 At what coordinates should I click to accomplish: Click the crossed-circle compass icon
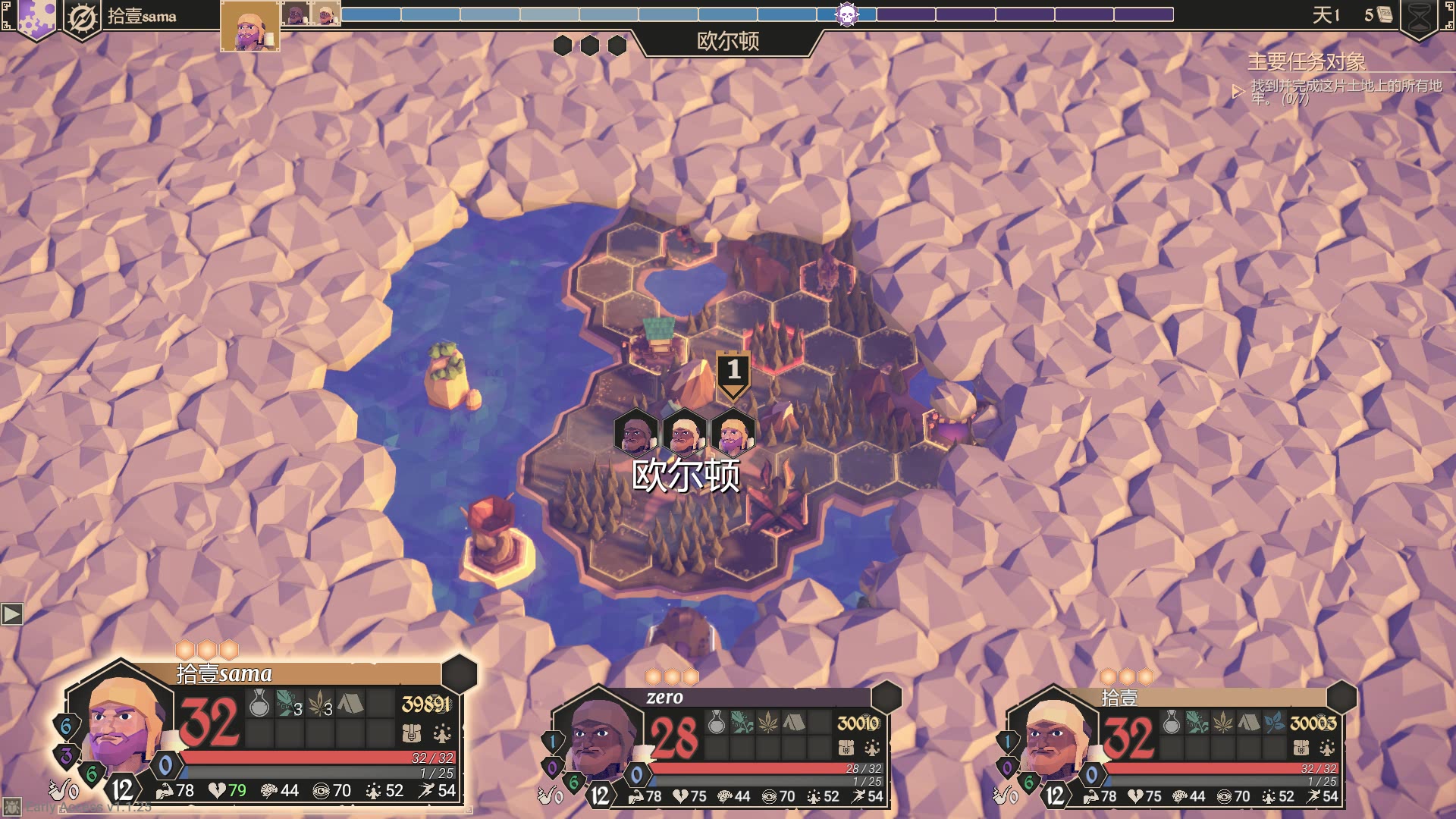(x=82, y=18)
